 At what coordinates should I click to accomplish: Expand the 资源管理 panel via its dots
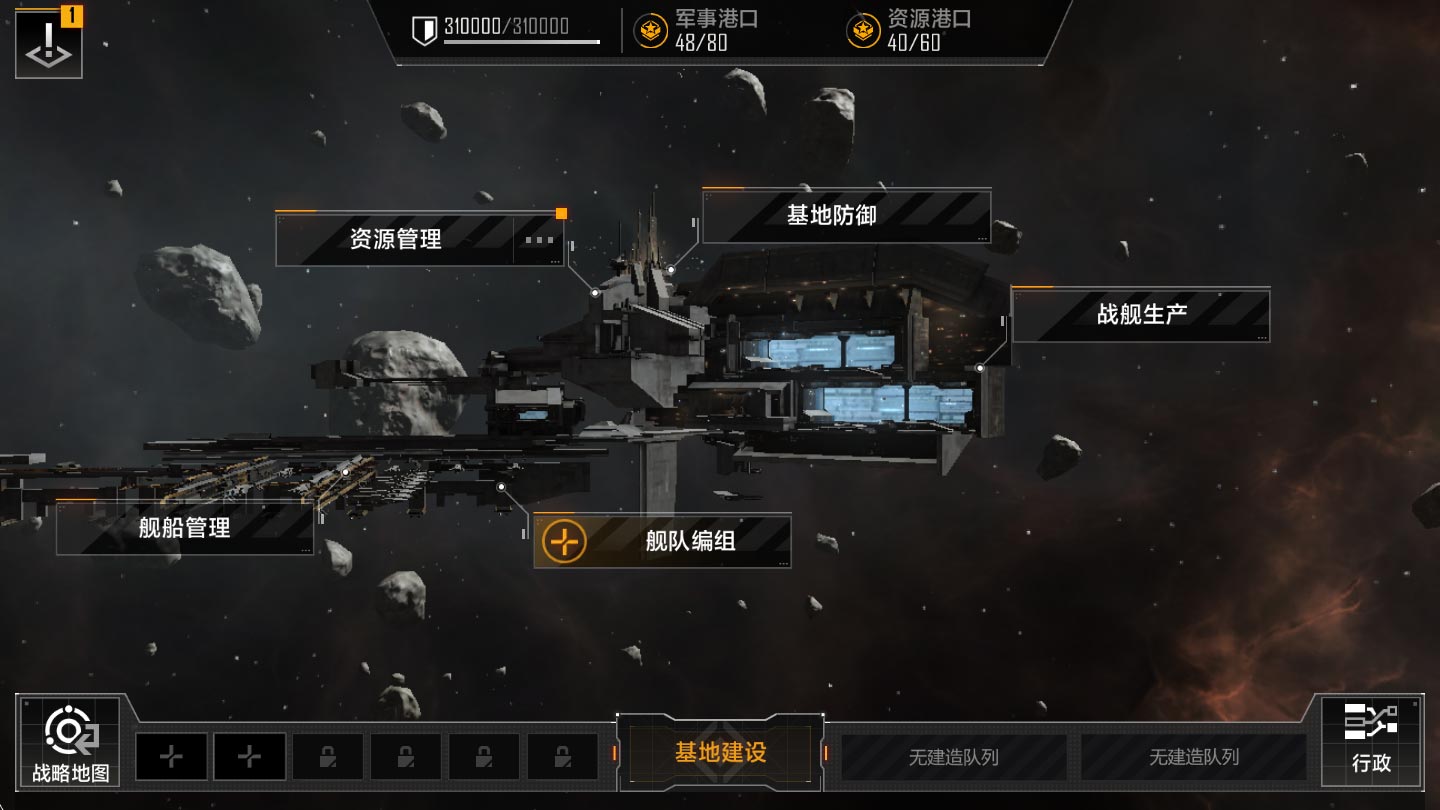click(x=540, y=241)
